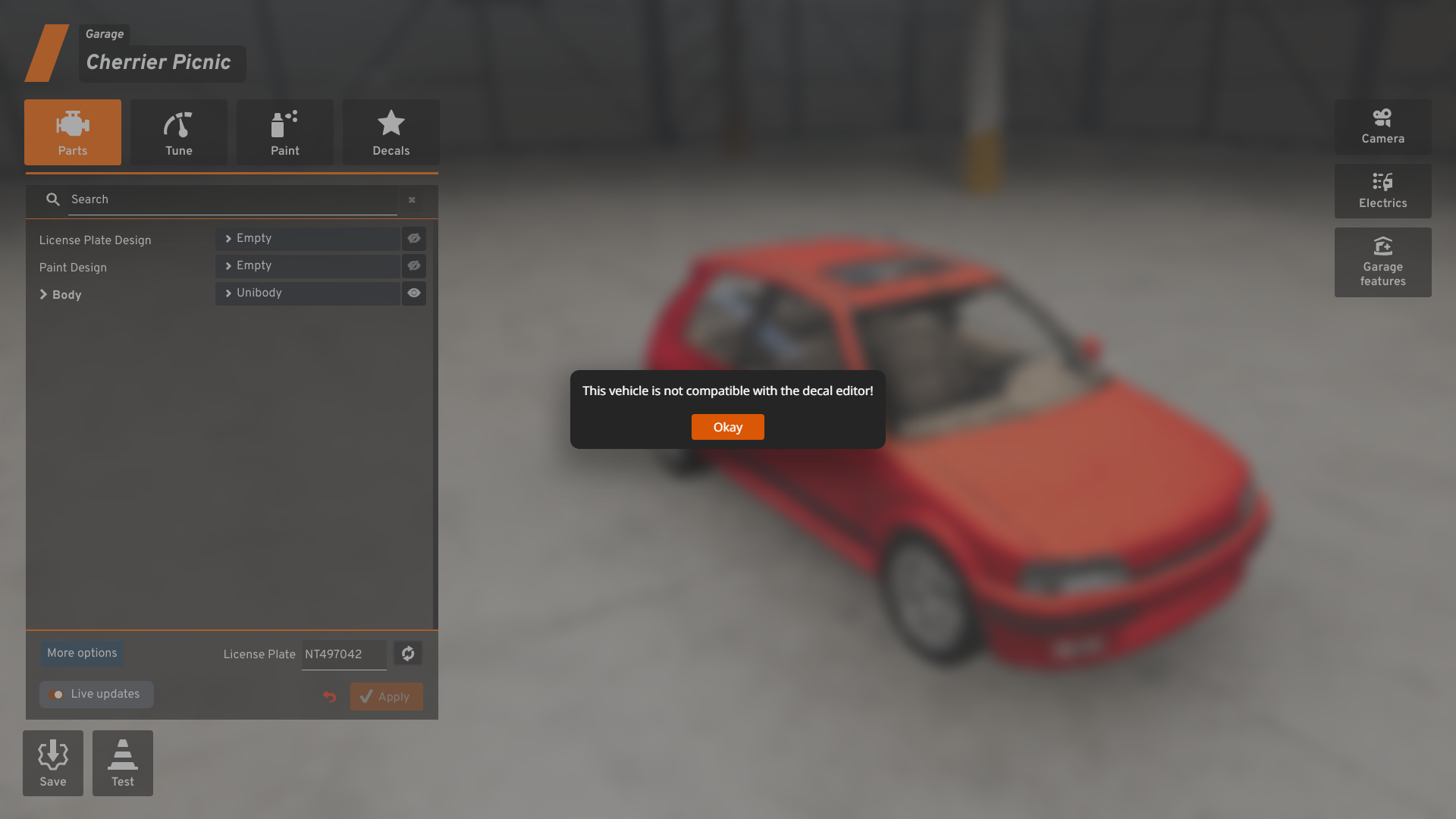
Task: Open the Tune tab
Action: coord(179,133)
